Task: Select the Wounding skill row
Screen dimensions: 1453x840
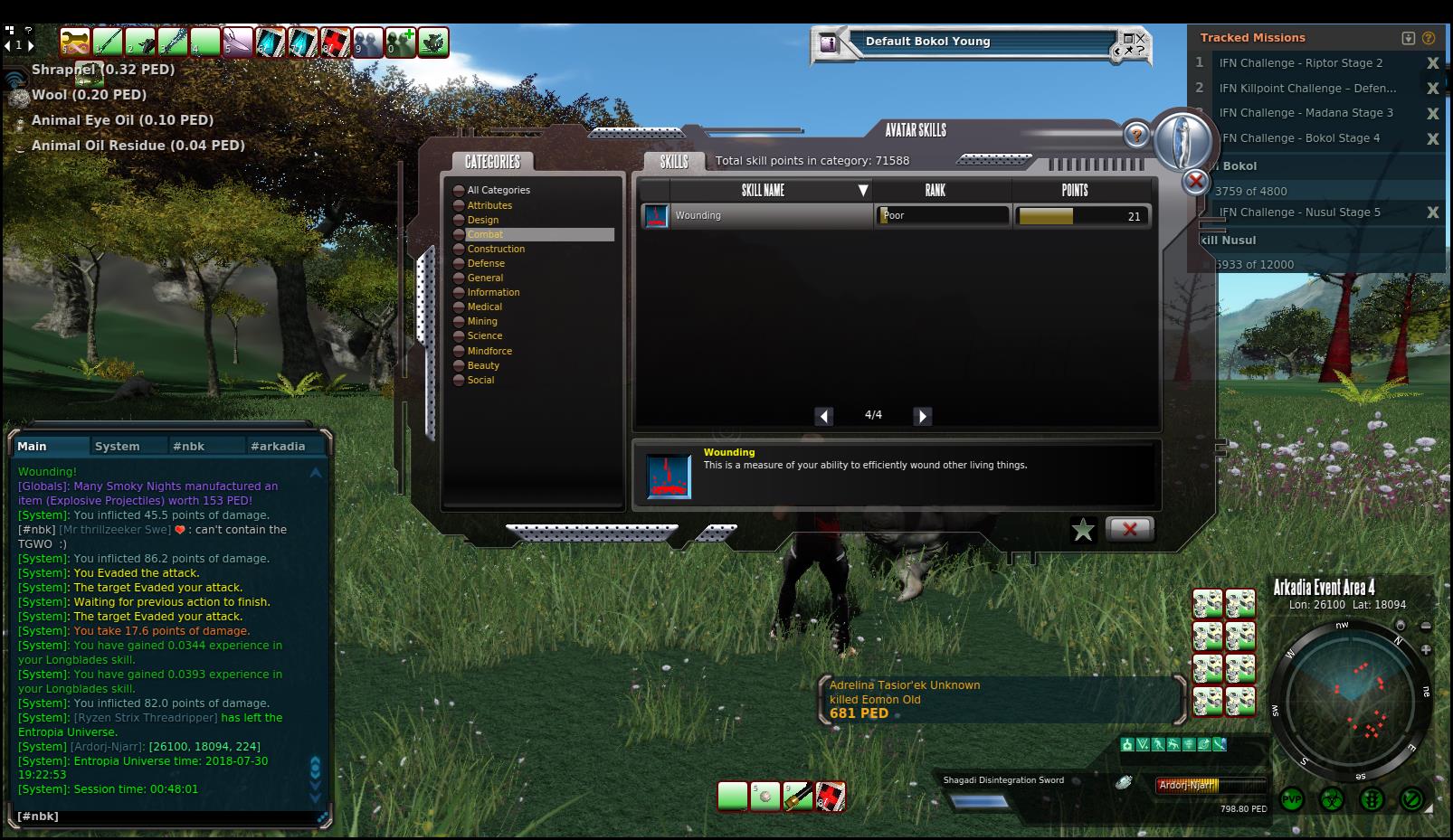Action: tap(756, 216)
